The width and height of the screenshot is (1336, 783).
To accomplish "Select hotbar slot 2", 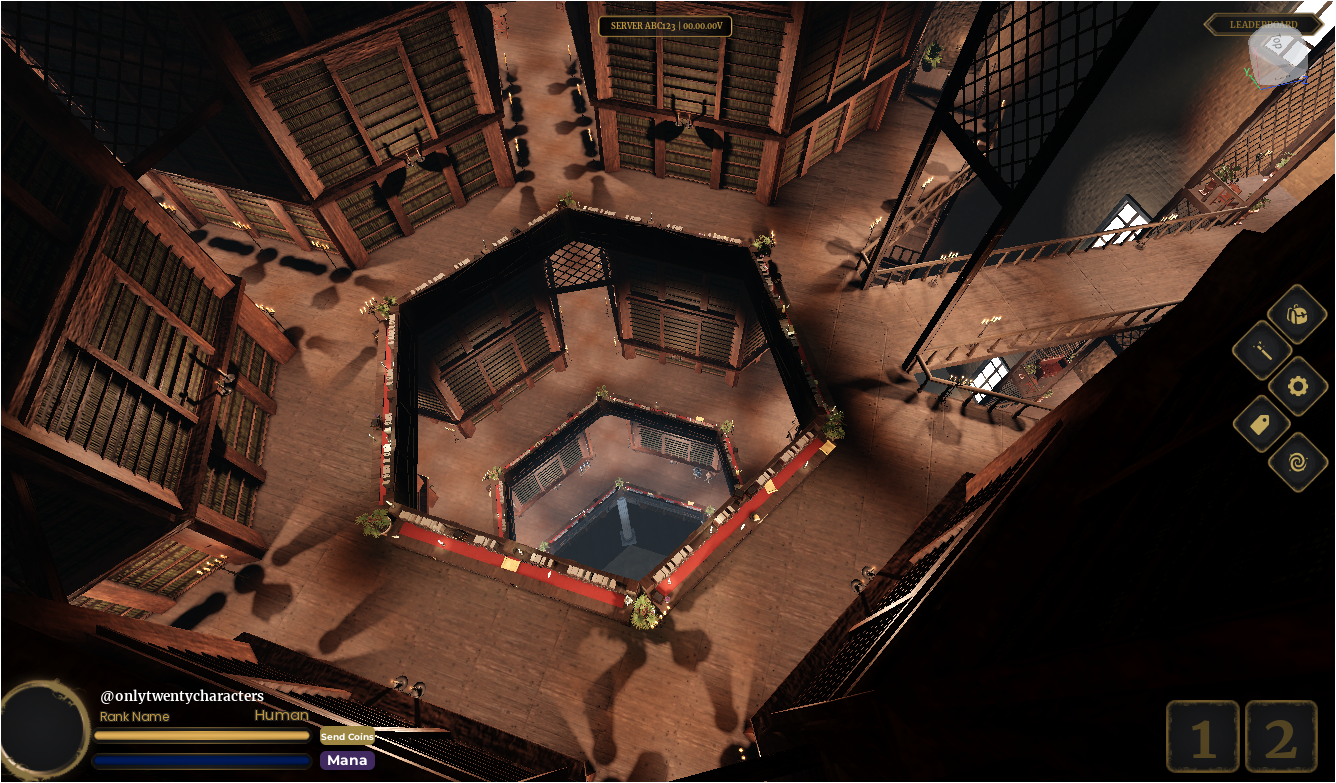I will [1281, 738].
